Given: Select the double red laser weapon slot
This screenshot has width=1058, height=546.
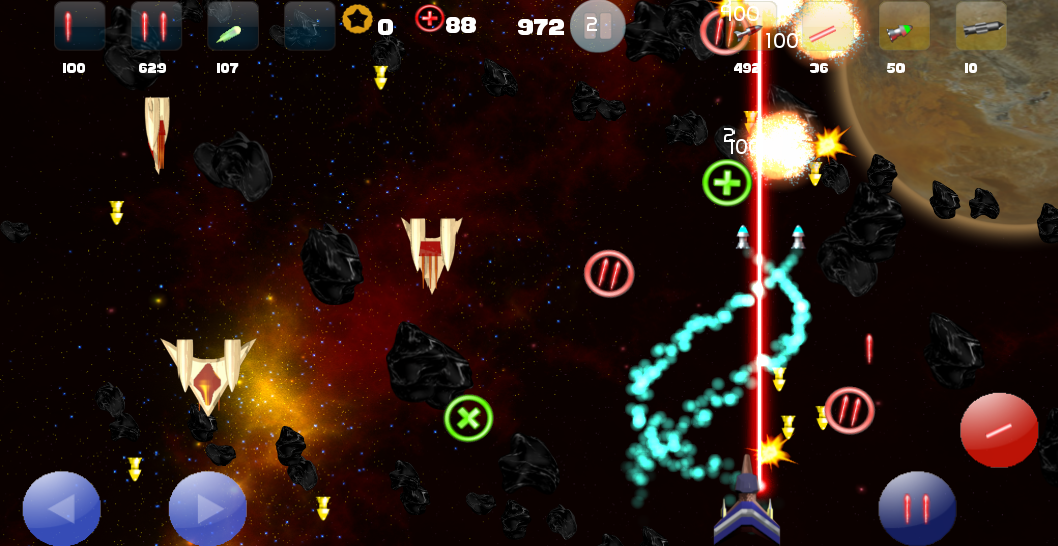Looking at the screenshot, I should [x=156, y=26].
